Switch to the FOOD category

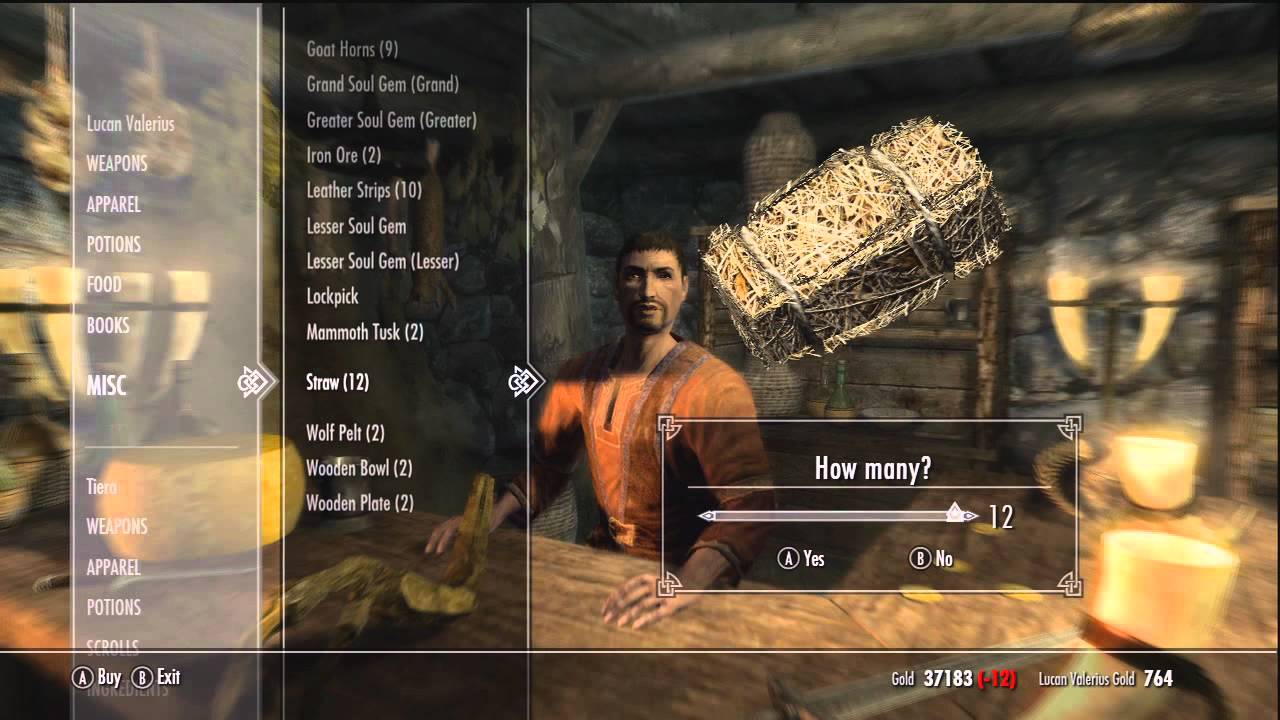coord(106,285)
